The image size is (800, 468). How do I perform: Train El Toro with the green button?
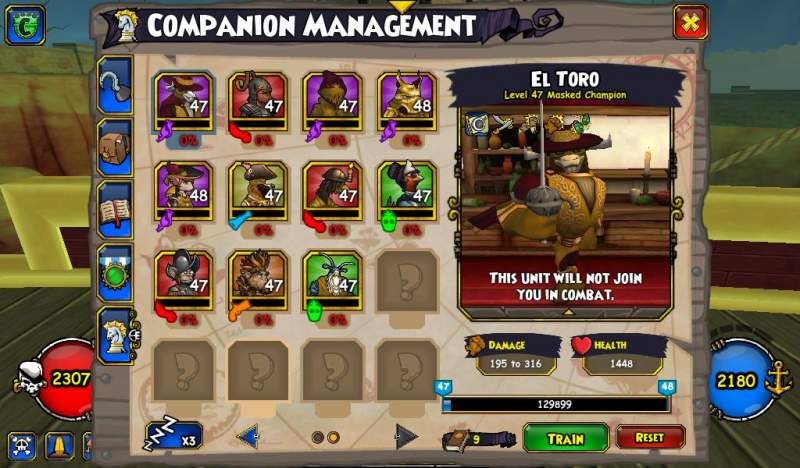[565, 438]
